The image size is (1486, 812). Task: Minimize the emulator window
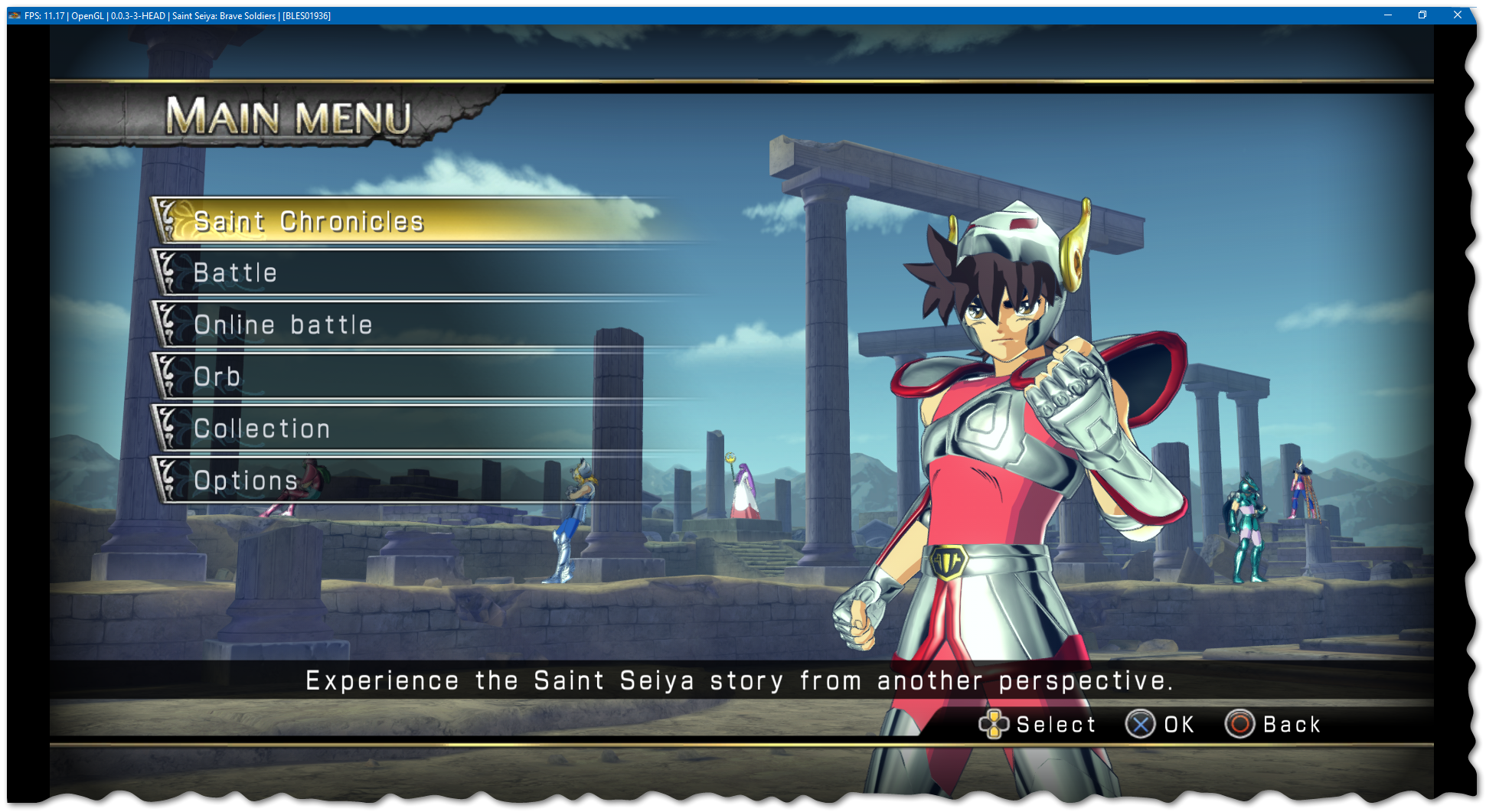pos(1387,15)
